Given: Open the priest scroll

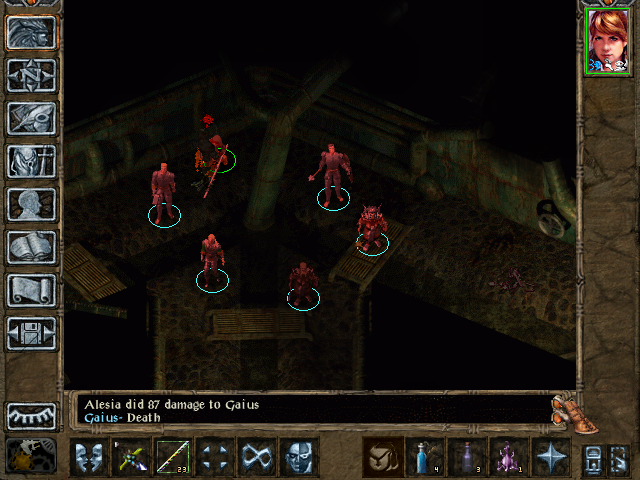Looking at the screenshot, I should pos(32,290).
